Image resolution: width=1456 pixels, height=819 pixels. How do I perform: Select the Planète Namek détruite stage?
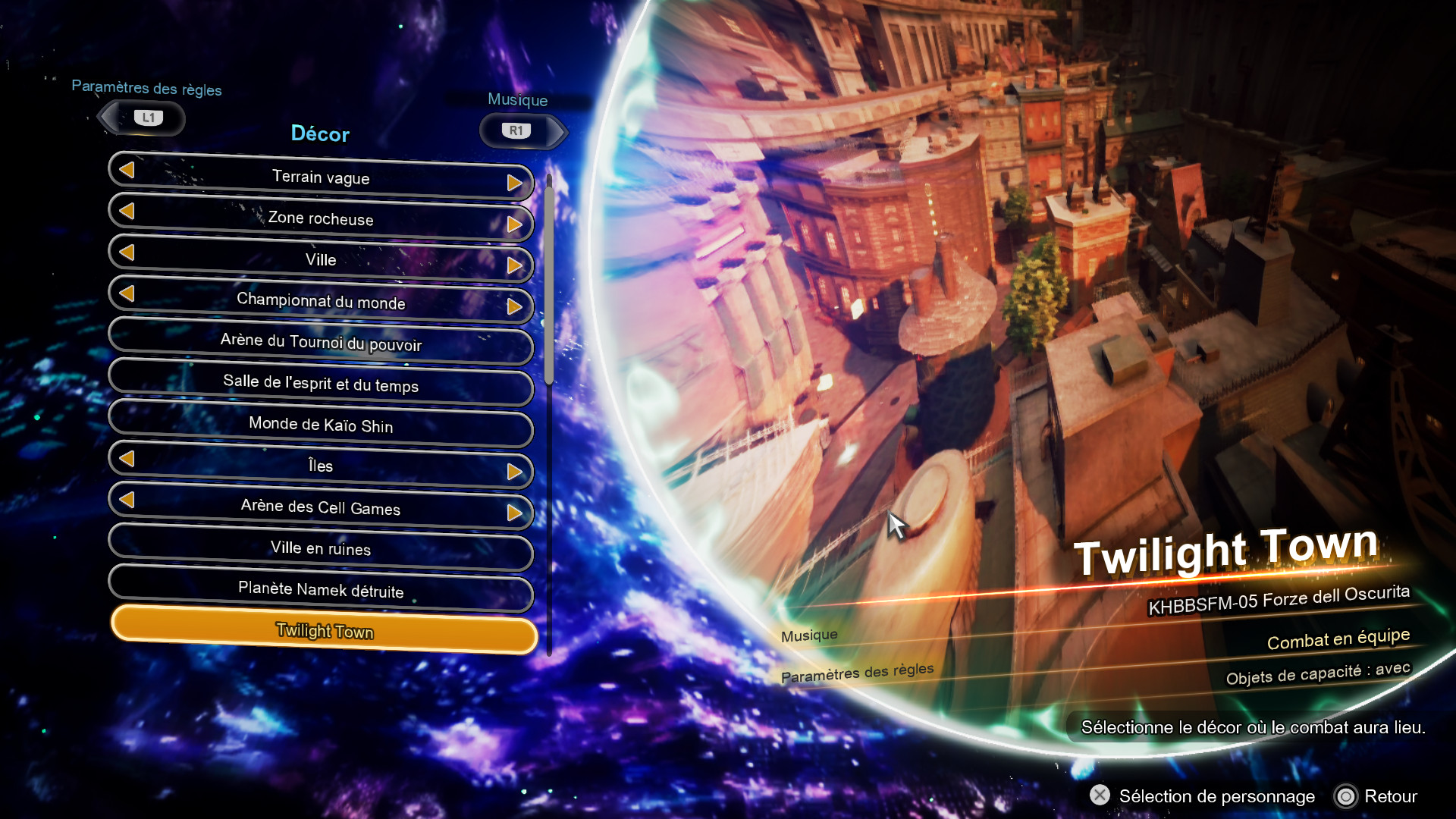point(321,591)
